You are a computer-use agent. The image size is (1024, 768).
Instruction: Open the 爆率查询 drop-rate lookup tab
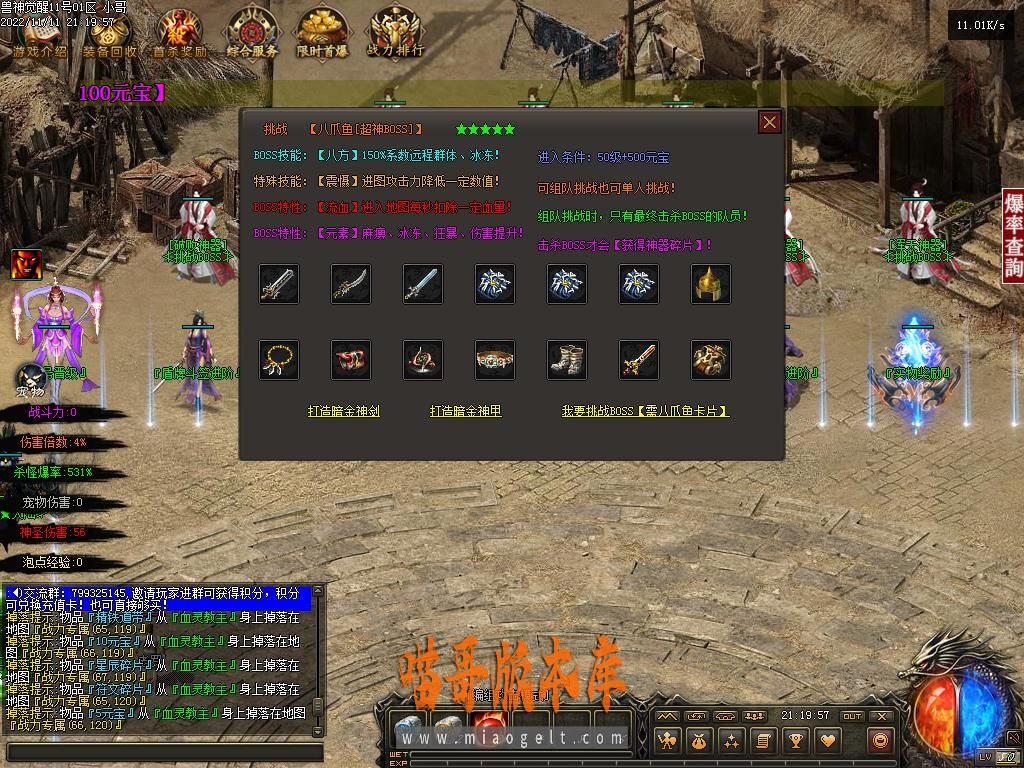1013,236
